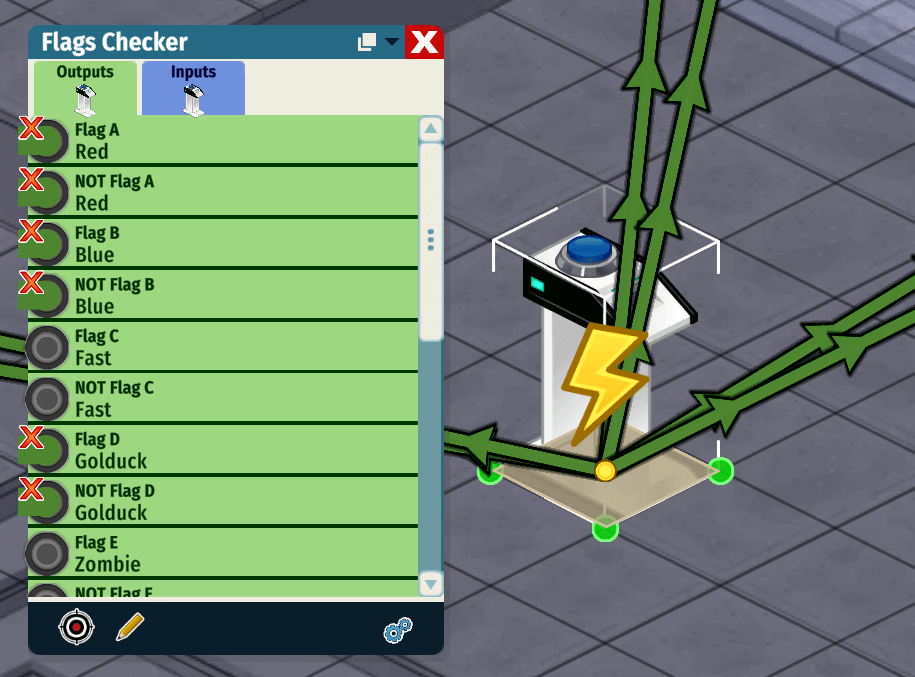Switch to the Inputs tab

pyautogui.click(x=193, y=88)
